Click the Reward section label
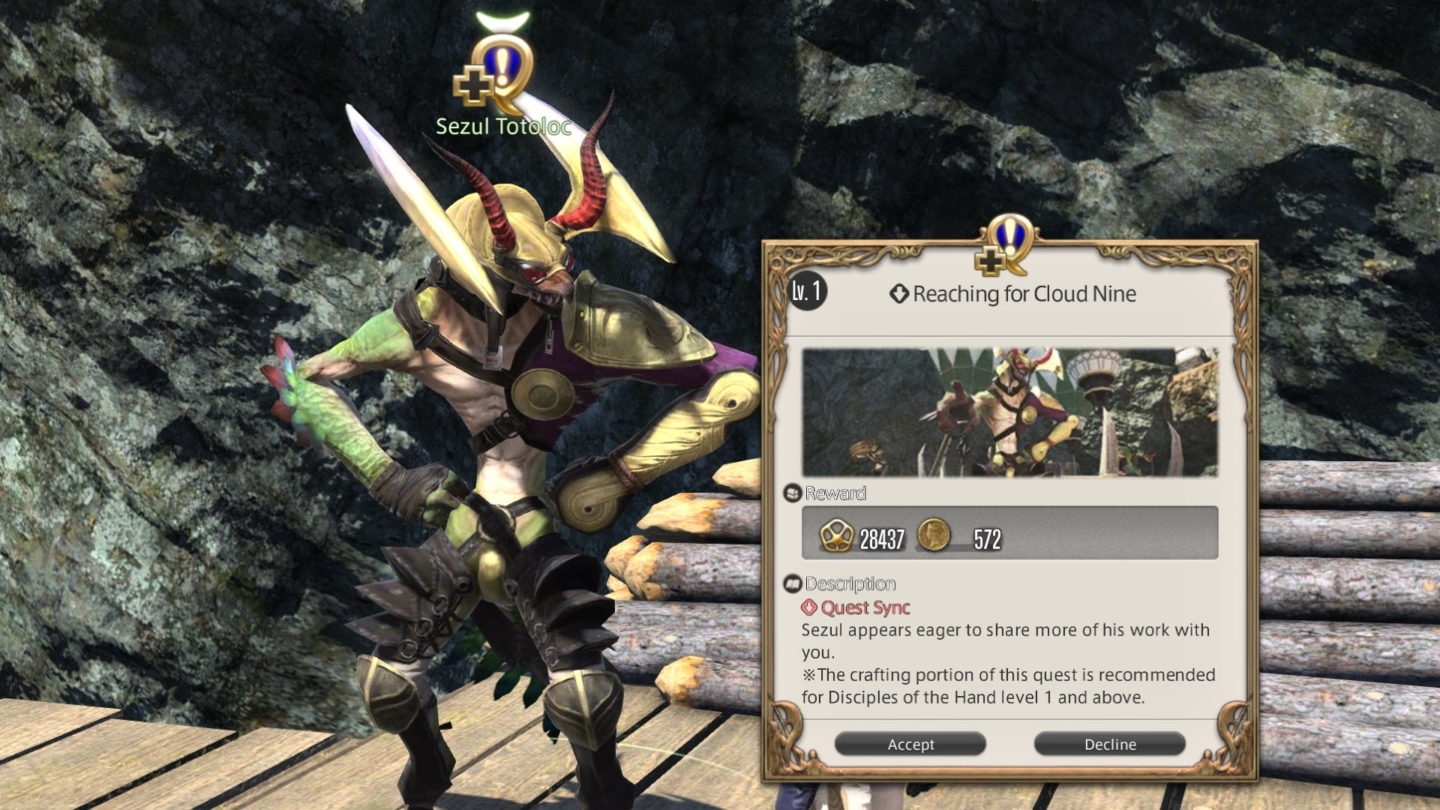This screenshot has width=1440, height=810. tap(838, 492)
